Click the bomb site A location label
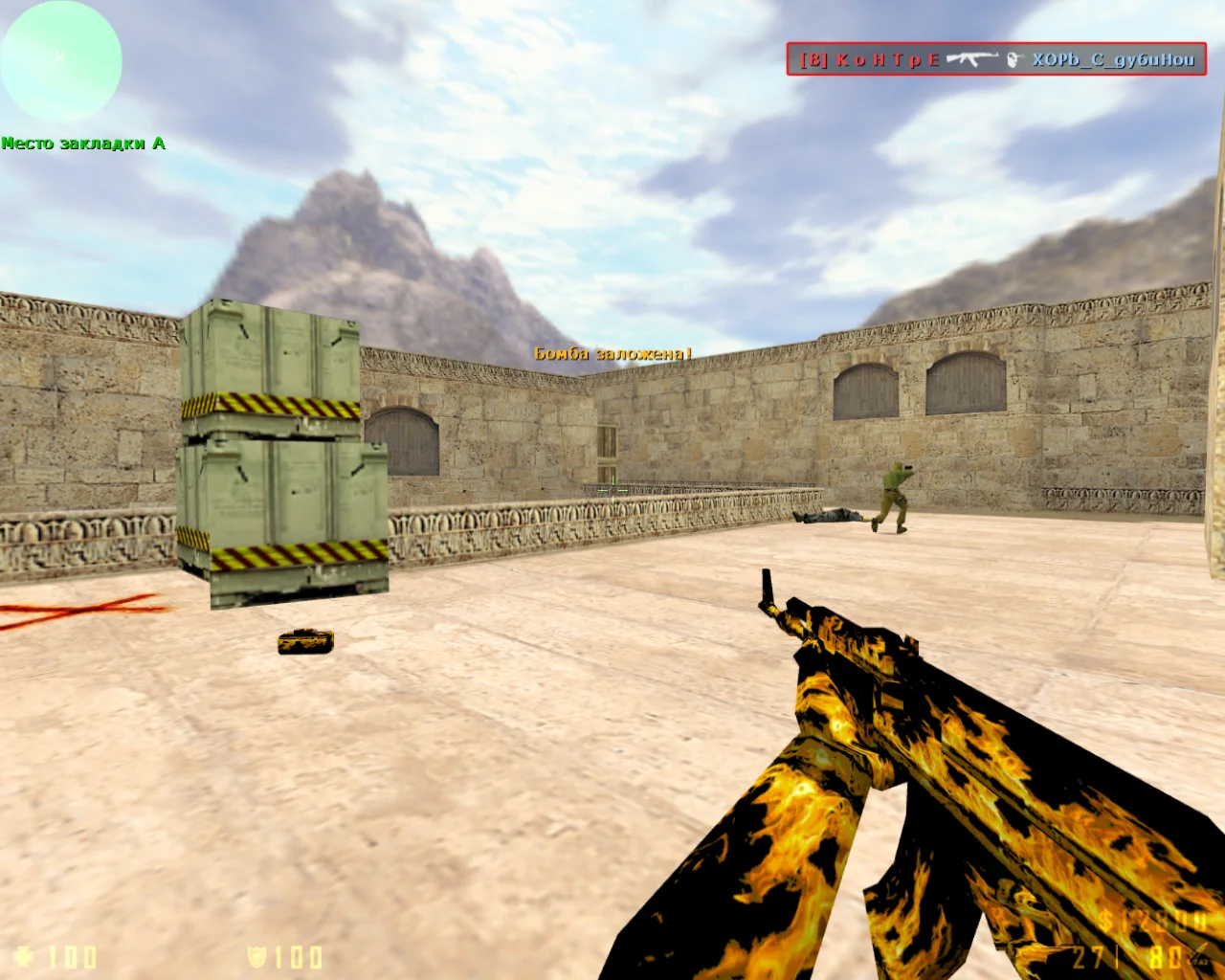 (83, 144)
